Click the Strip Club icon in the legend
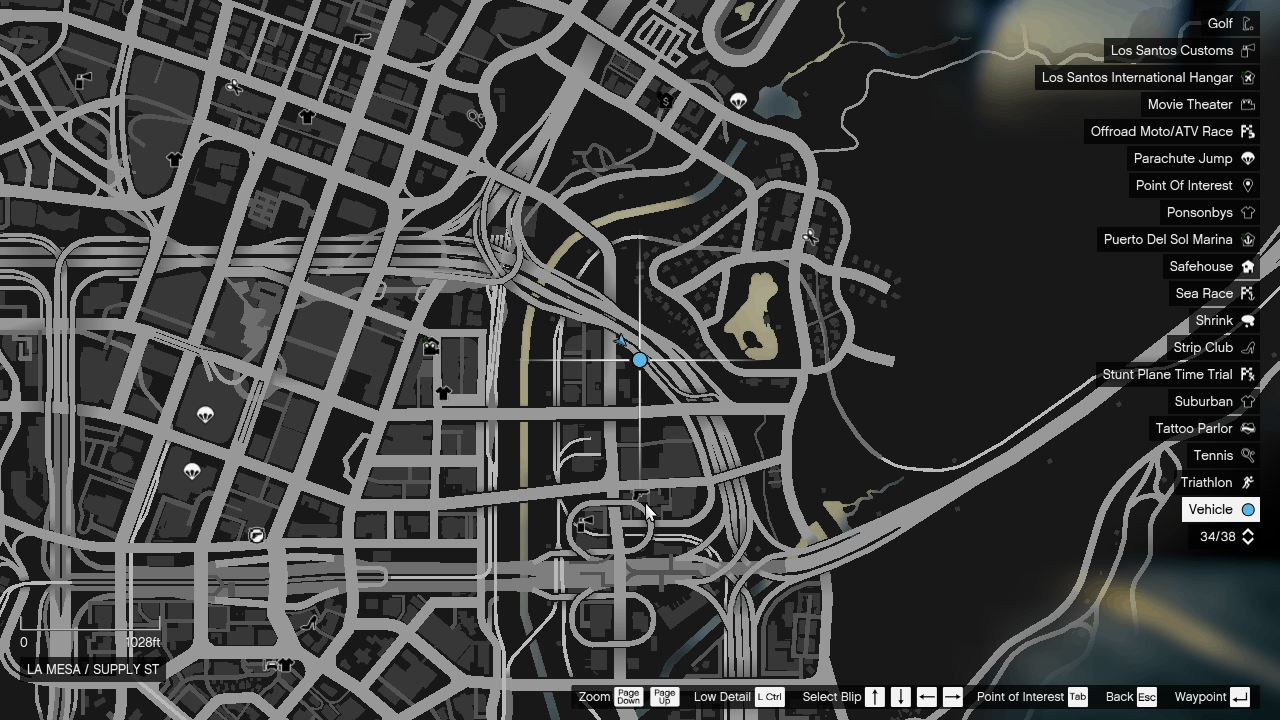This screenshot has width=1280, height=720. tap(1247, 347)
